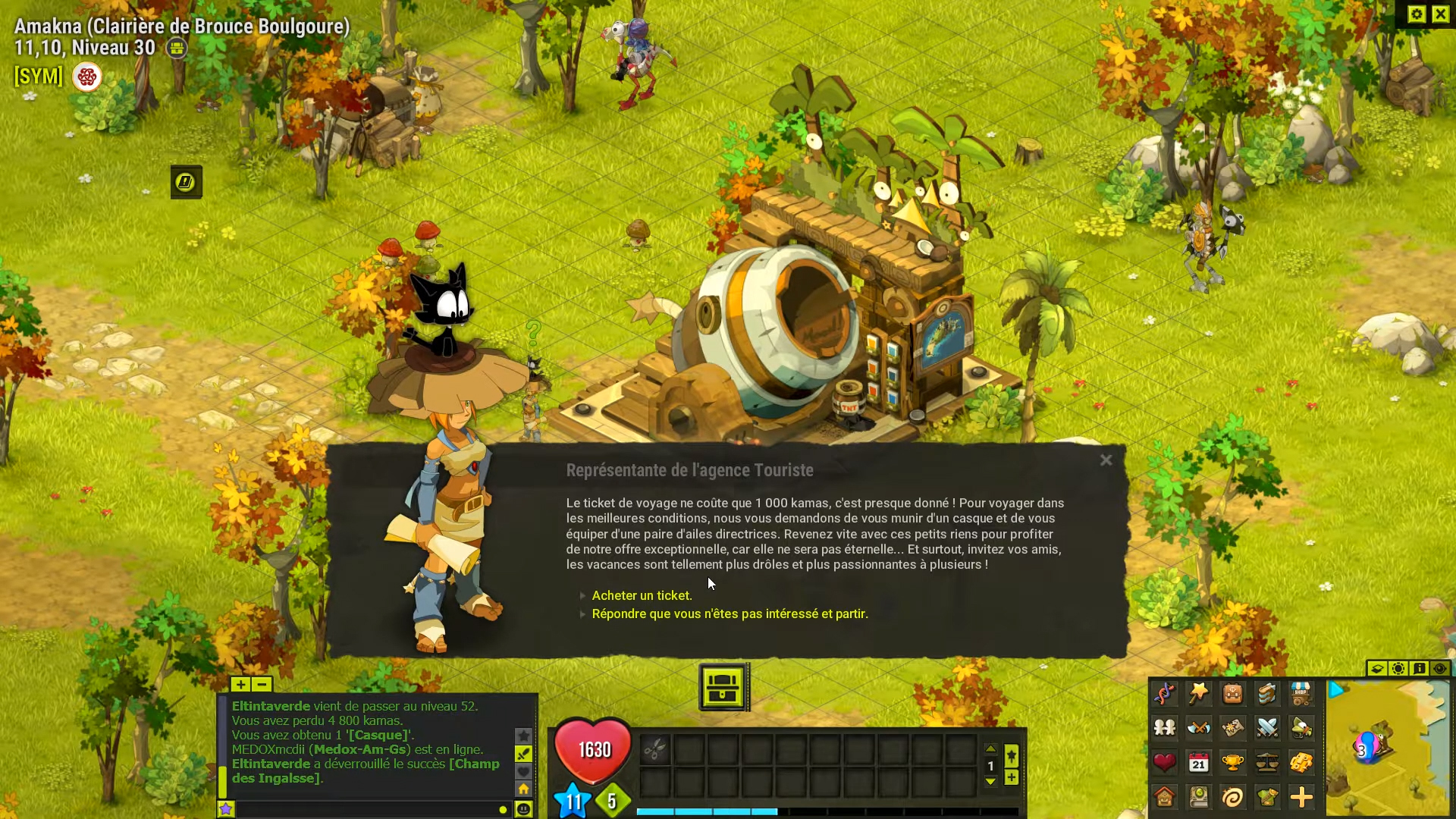
Task: Open the dragoturkey mounts icon
Action: (1302, 728)
